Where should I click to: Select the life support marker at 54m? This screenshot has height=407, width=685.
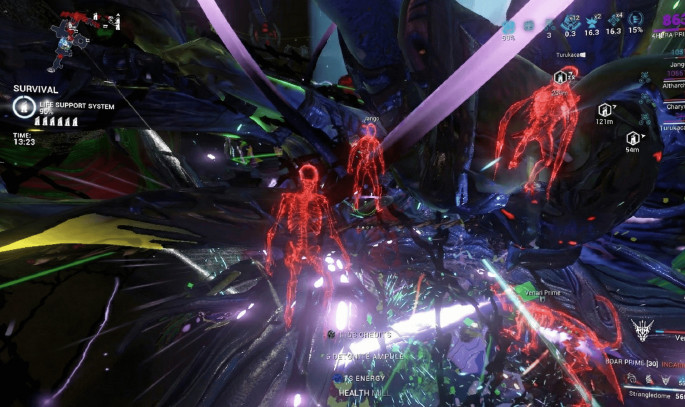coord(632,138)
